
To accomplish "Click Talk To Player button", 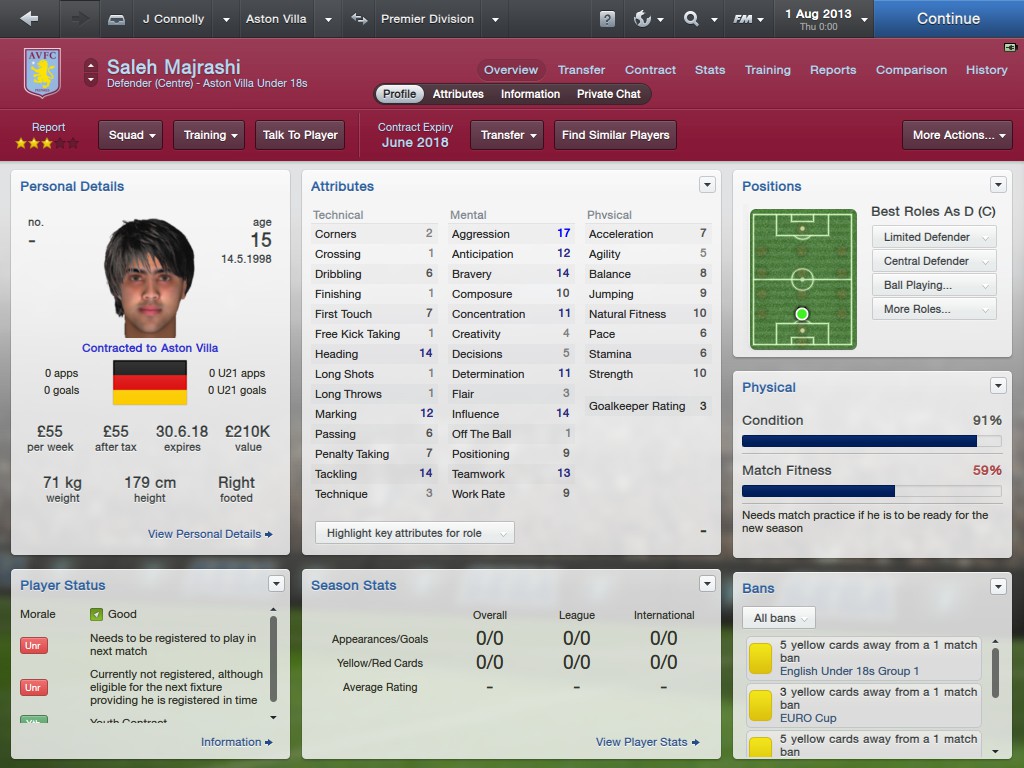I will point(300,135).
